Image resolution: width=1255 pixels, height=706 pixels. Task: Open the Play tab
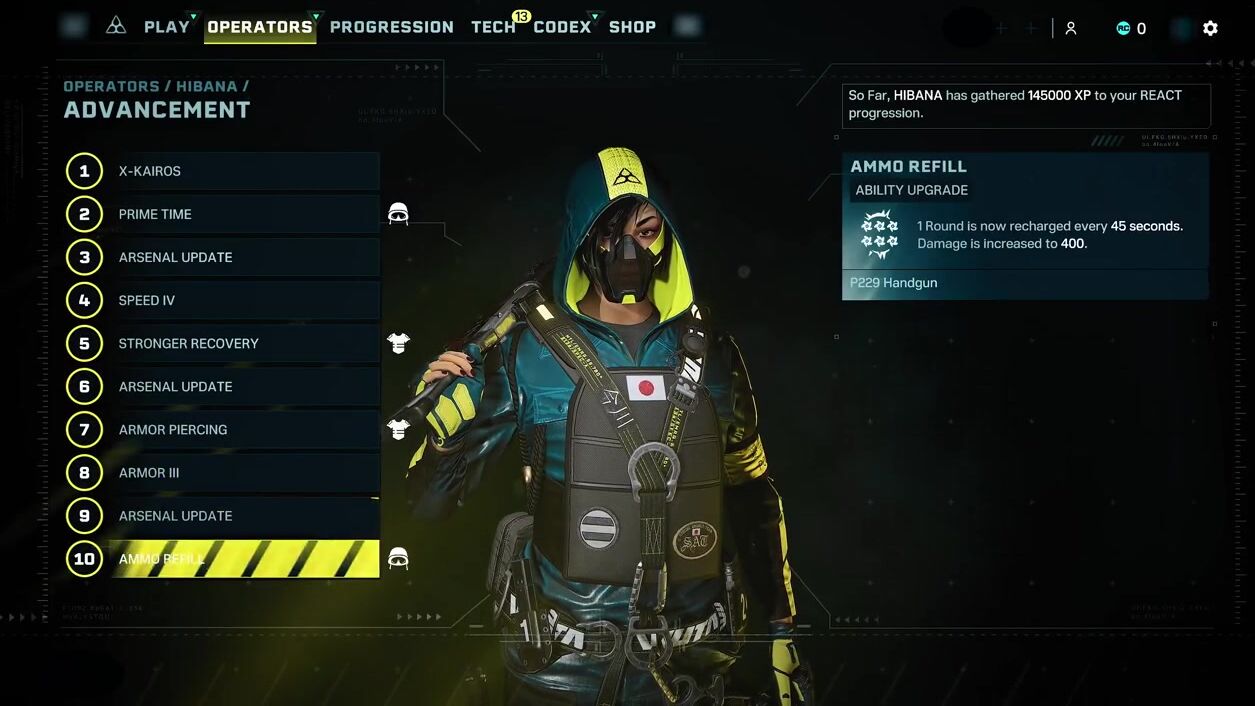pyautogui.click(x=166, y=27)
